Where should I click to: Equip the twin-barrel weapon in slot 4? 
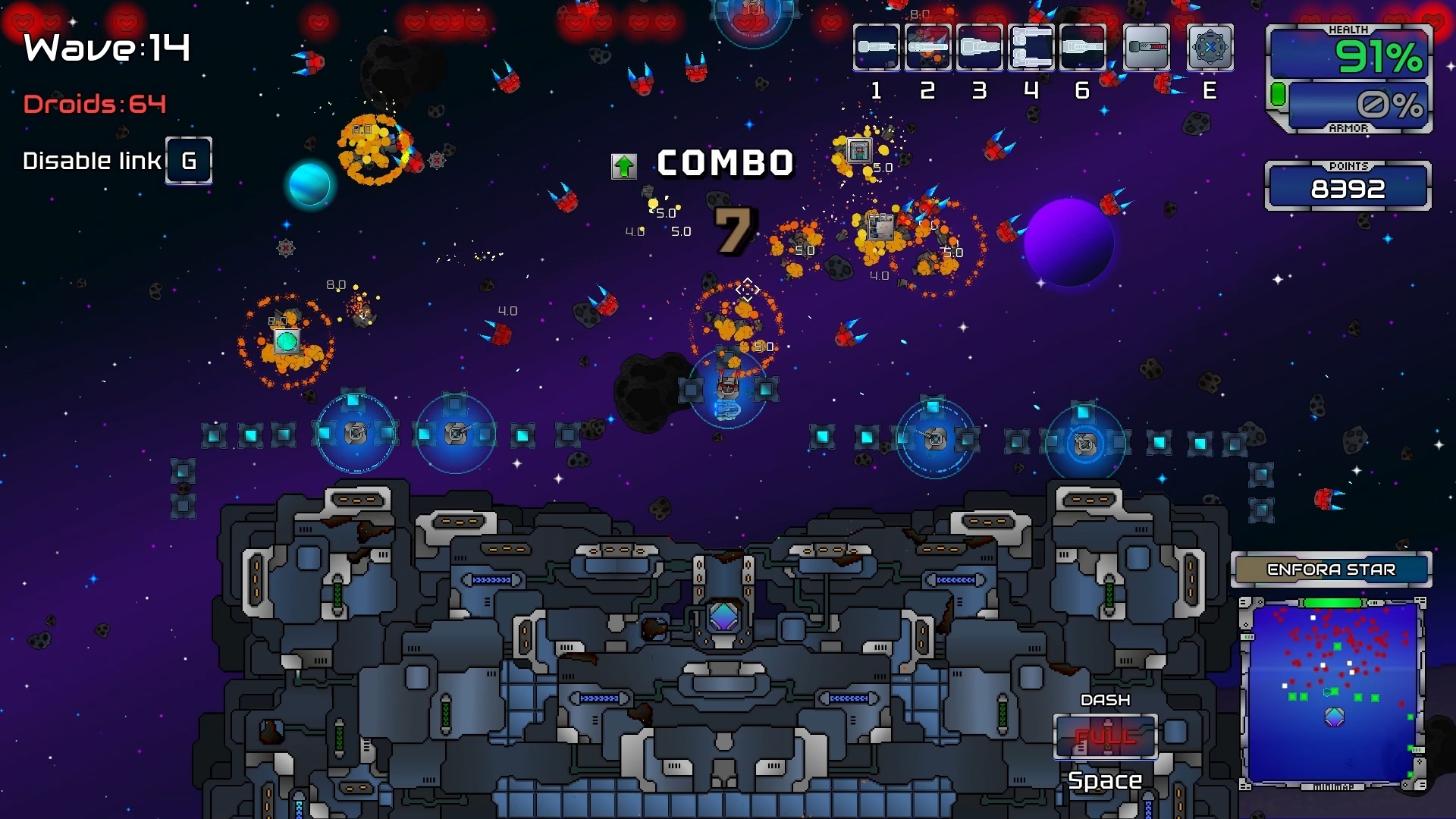1031,47
